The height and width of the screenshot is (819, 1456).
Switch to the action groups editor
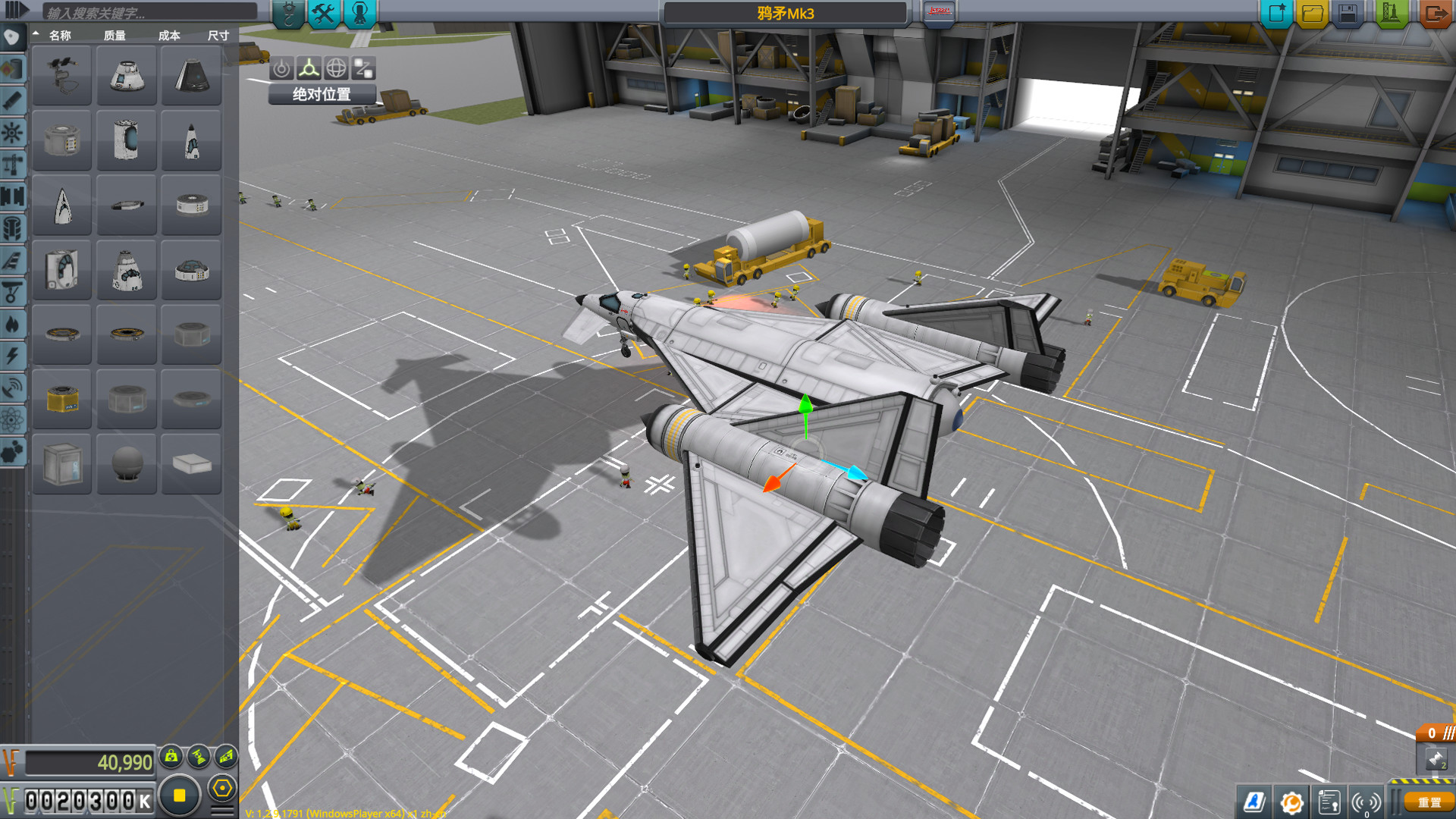(x=325, y=13)
